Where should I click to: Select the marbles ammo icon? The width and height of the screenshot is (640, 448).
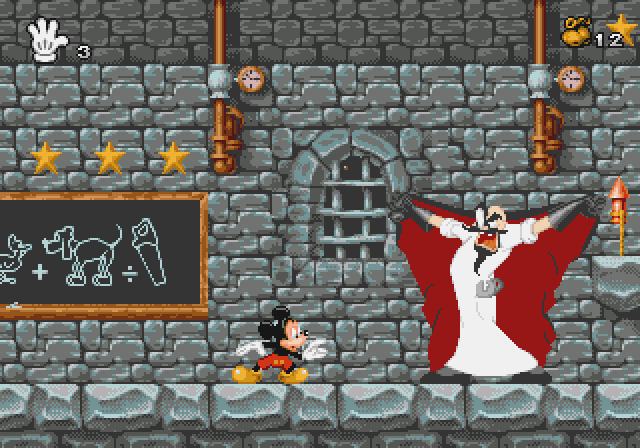click(578, 31)
